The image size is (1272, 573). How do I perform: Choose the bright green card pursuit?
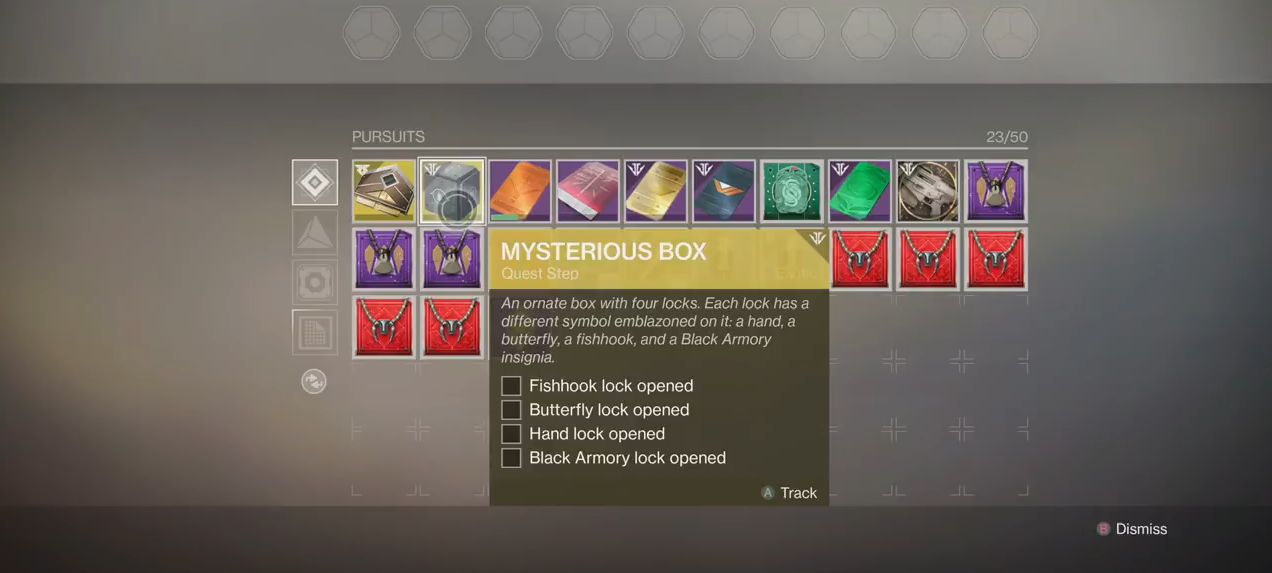(x=860, y=190)
